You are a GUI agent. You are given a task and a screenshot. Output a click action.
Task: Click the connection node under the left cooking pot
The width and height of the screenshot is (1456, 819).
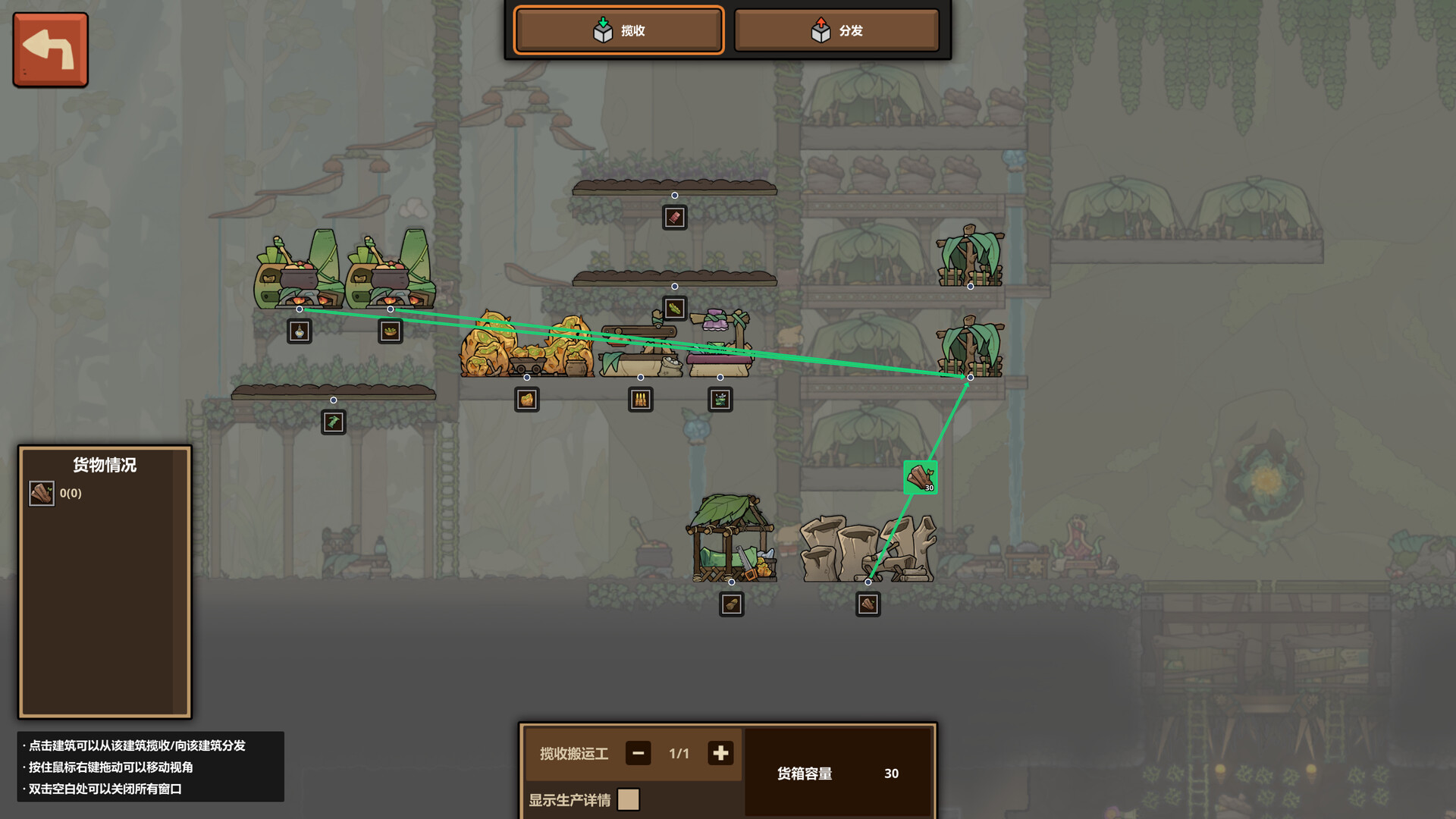(300, 309)
